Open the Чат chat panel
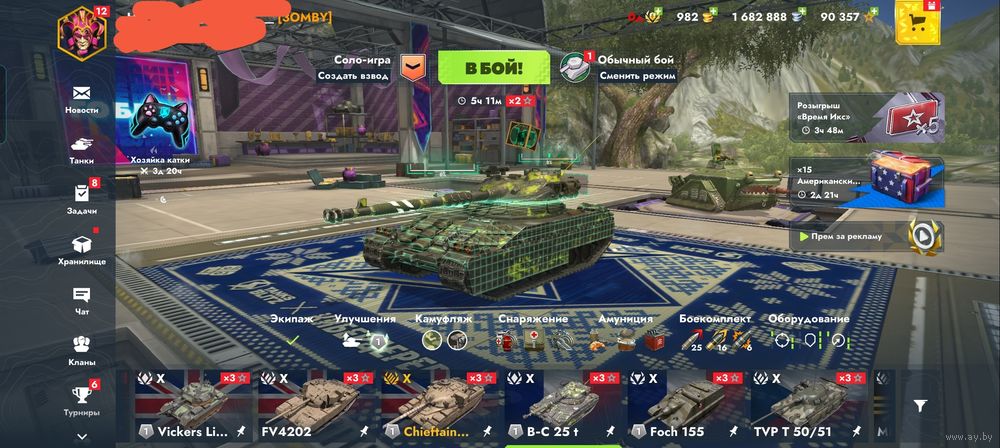 coord(82,300)
